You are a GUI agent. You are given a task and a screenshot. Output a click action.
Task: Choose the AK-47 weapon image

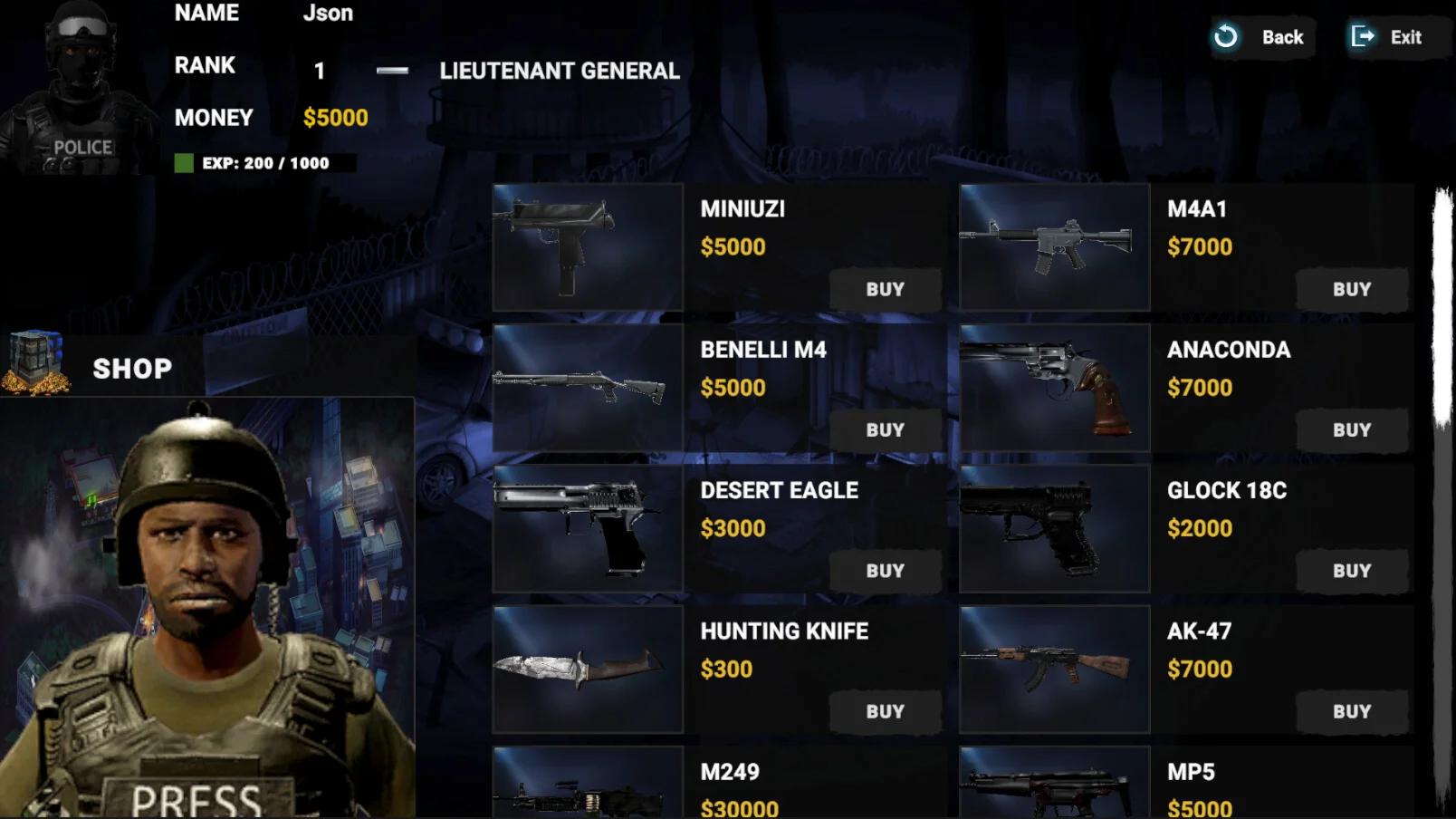pos(1054,670)
